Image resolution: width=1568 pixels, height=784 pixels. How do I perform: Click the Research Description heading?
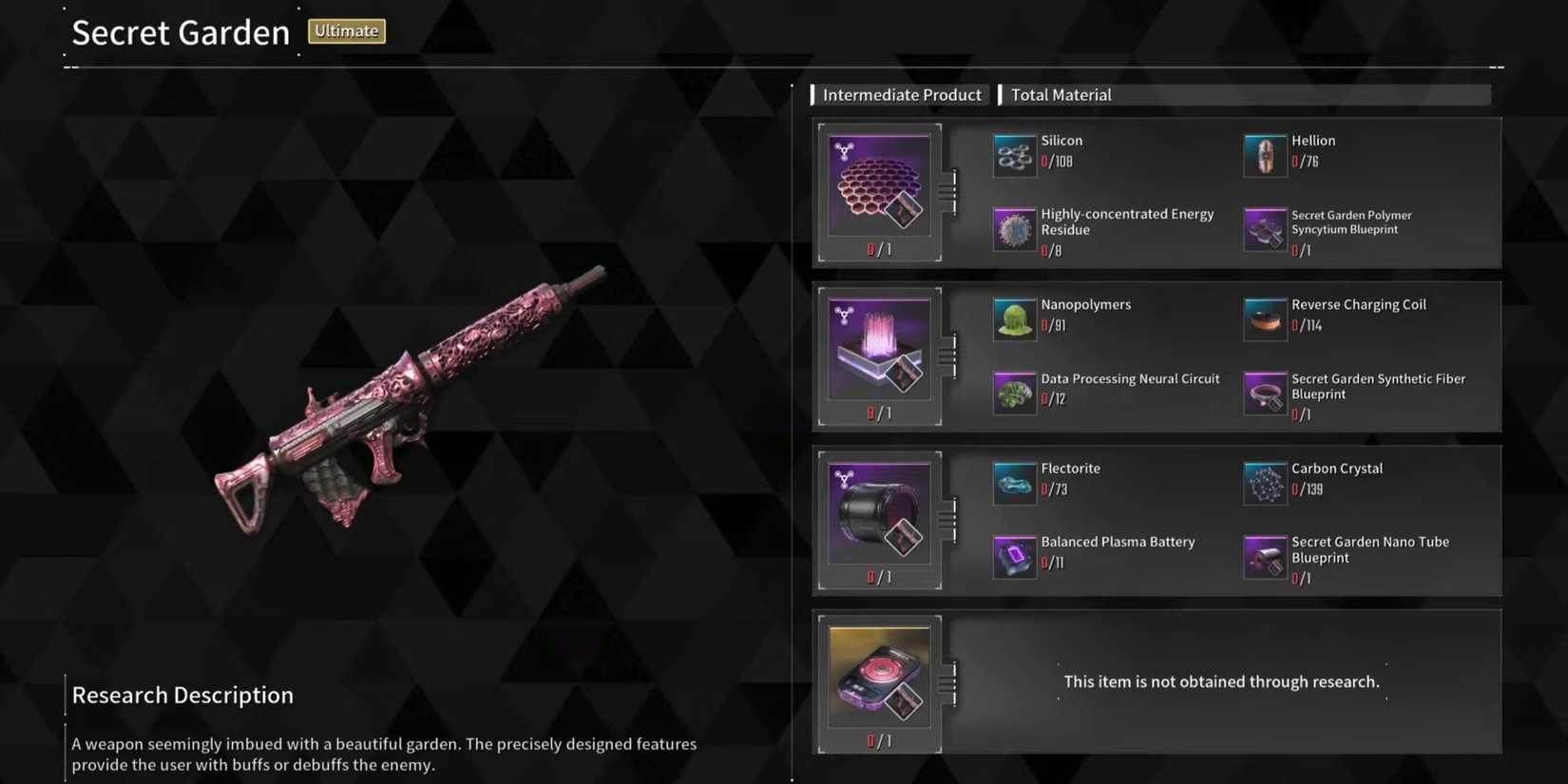pyautogui.click(x=182, y=695)
